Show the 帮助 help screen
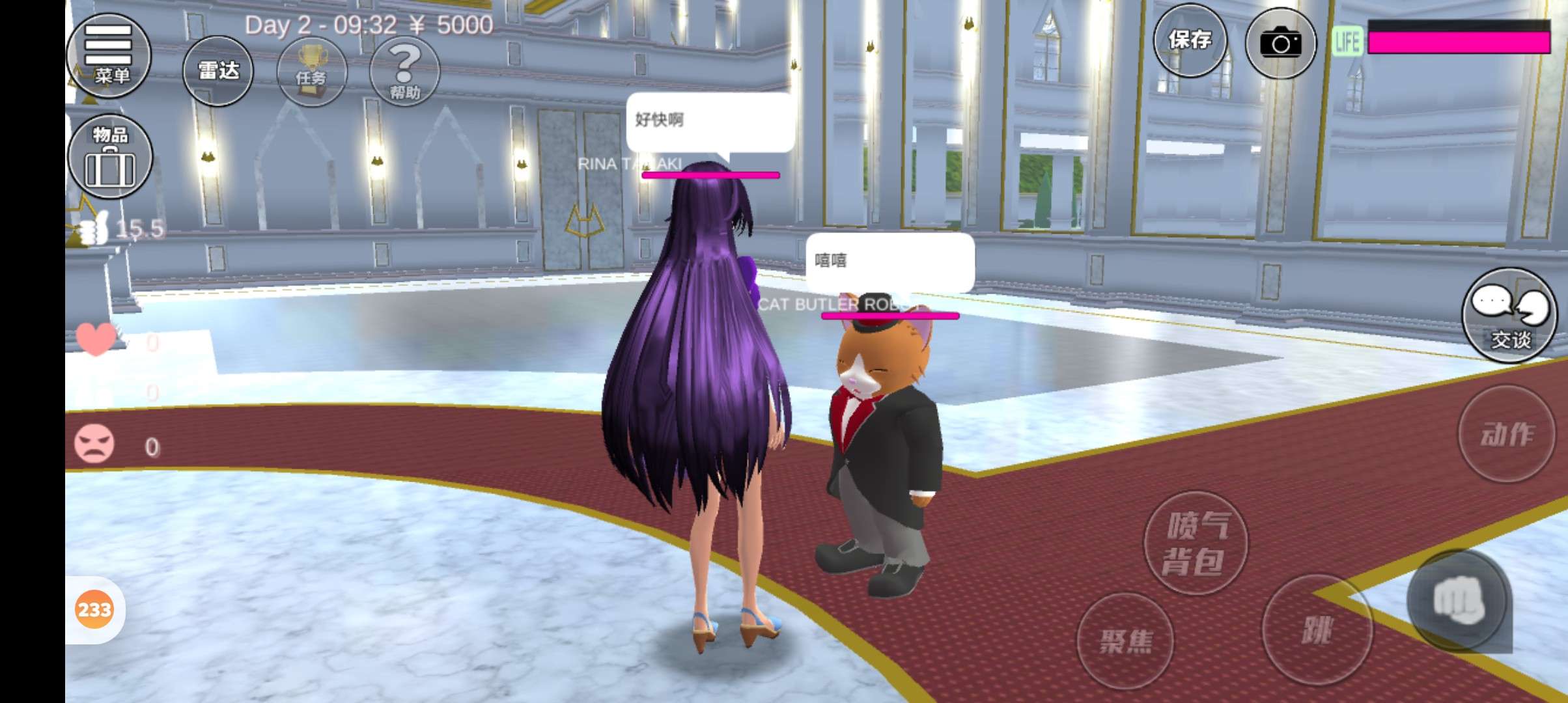 404,72
